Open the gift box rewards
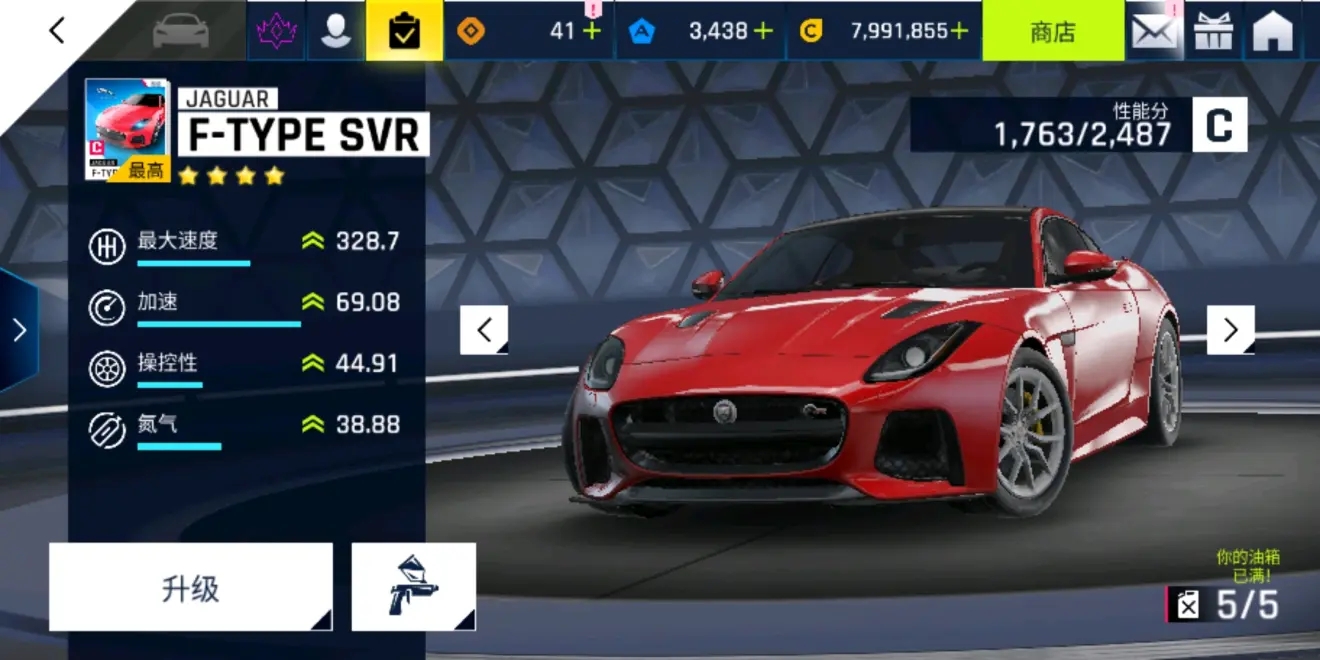The height and width of the screenshot is (660, 1320). point(1213,31)
